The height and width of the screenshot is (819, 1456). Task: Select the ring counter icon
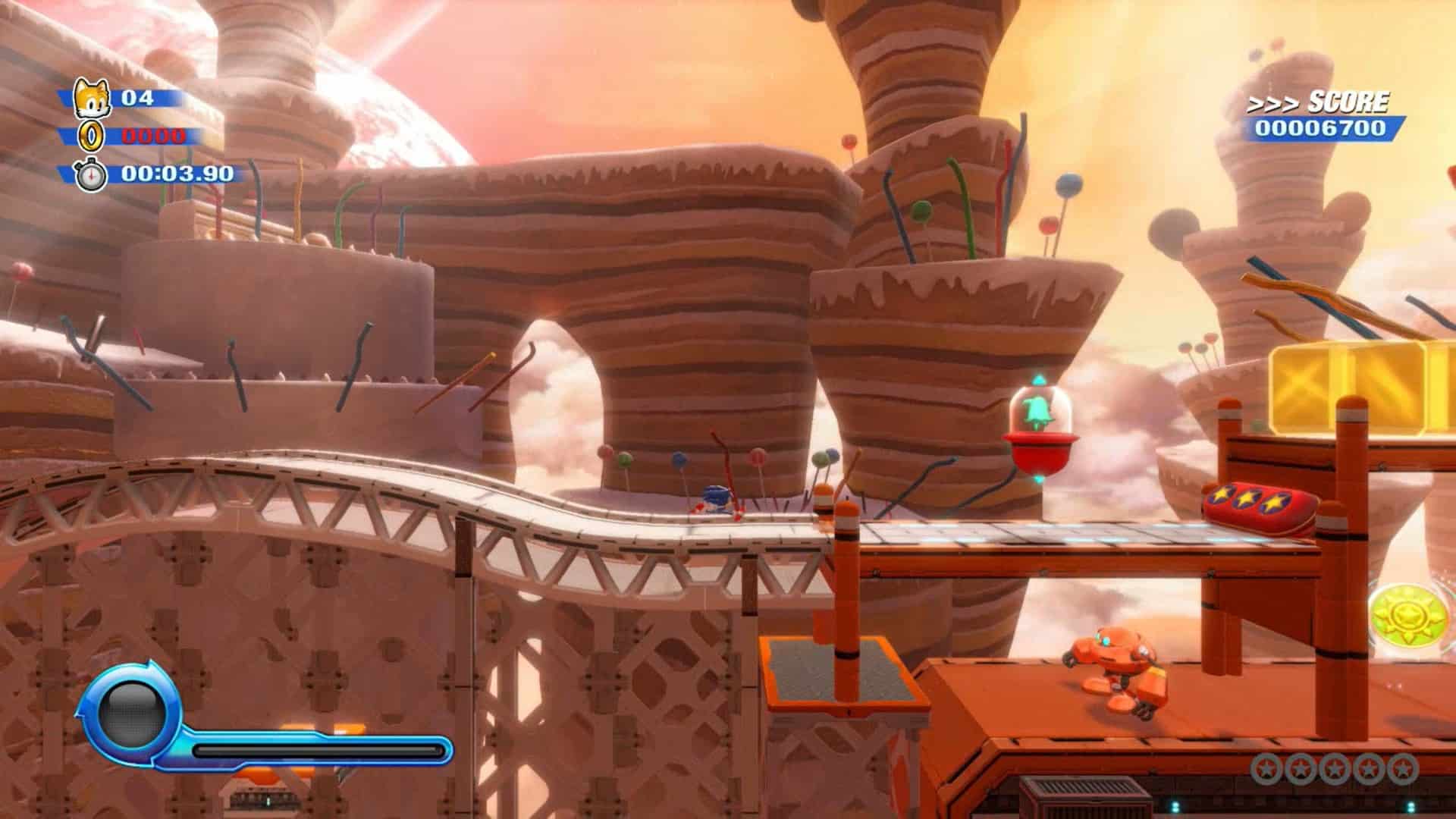tap(89, 135)
